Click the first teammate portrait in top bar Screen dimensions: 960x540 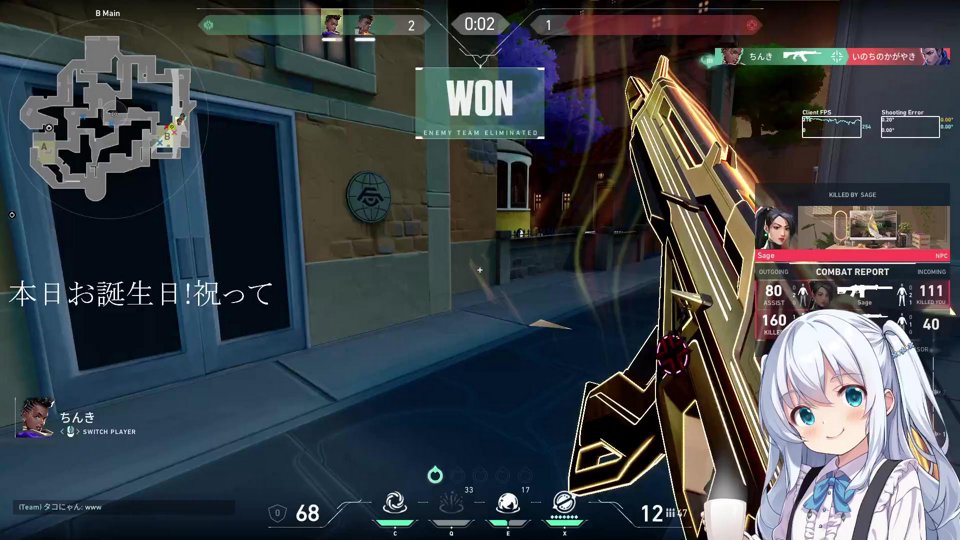[332, 24]
